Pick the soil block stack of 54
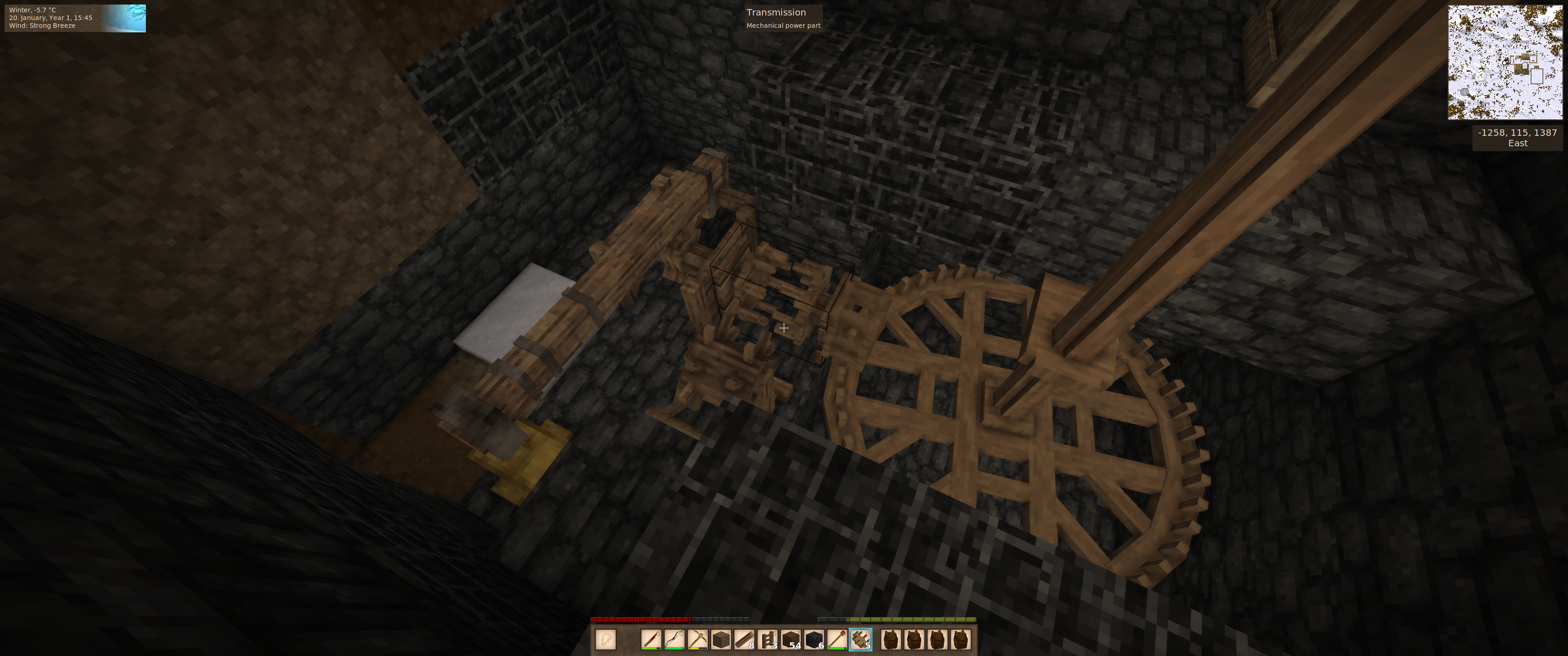 tap(791, 640)
